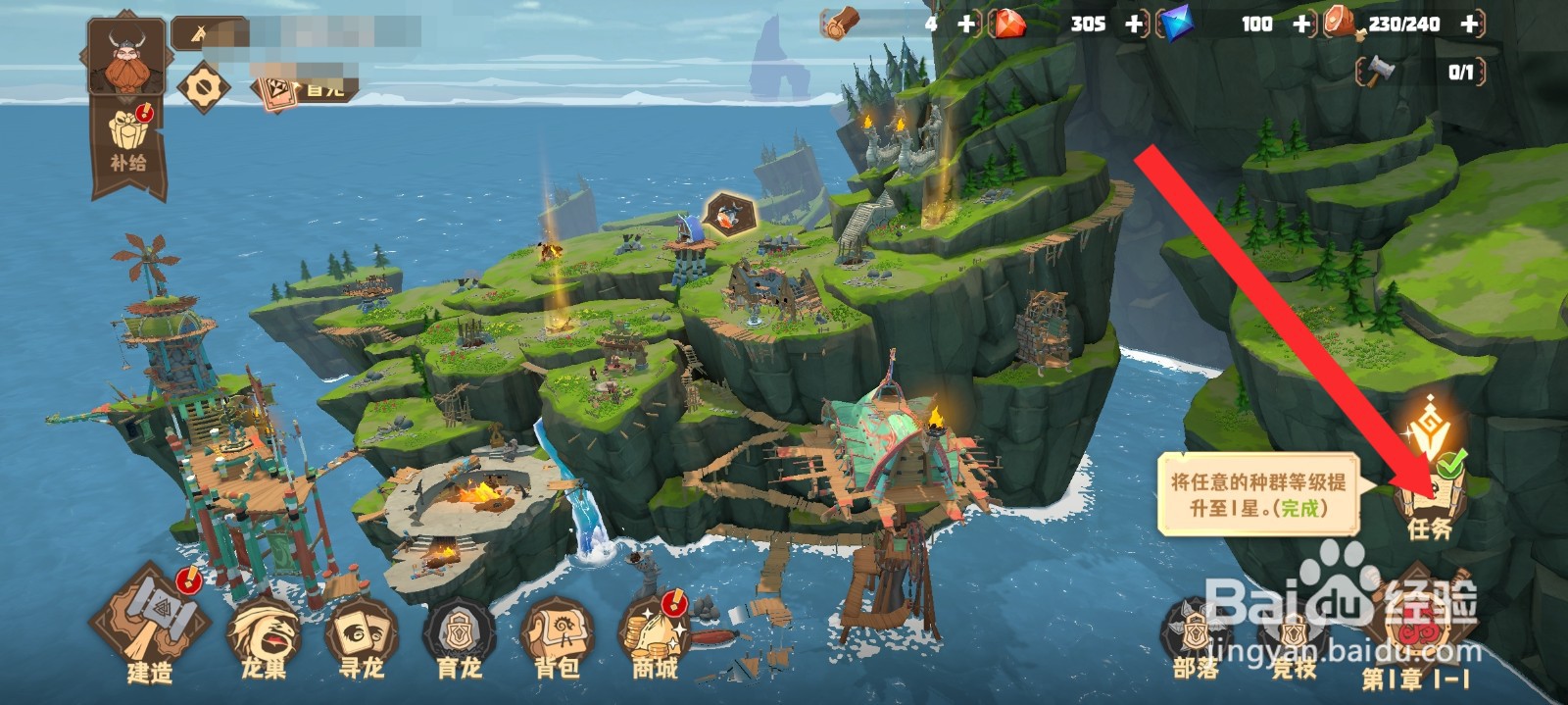Claim the 补给 supply gift

(128, 142)
